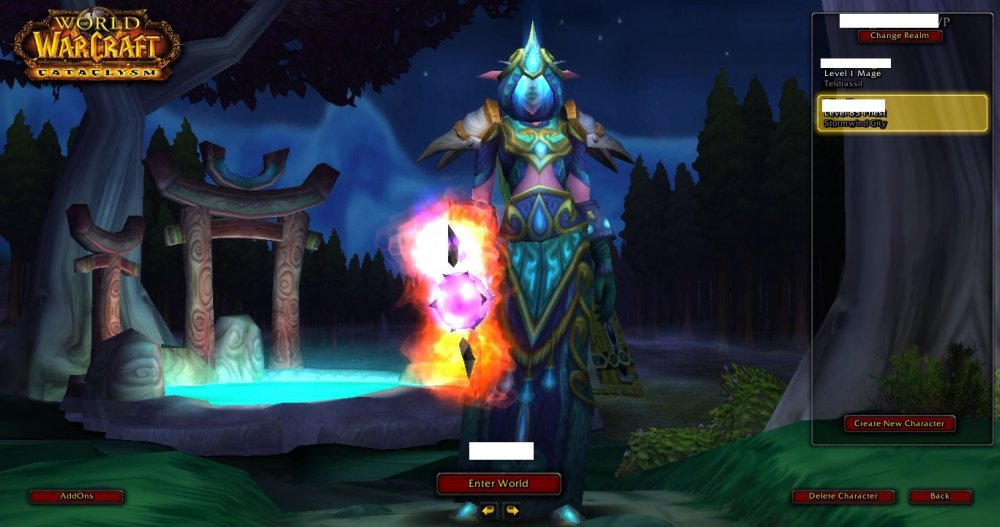The height and width of the screenshot is (527, 1000).
Task: Click the Enter World button
Action: (x=498, y=484)
